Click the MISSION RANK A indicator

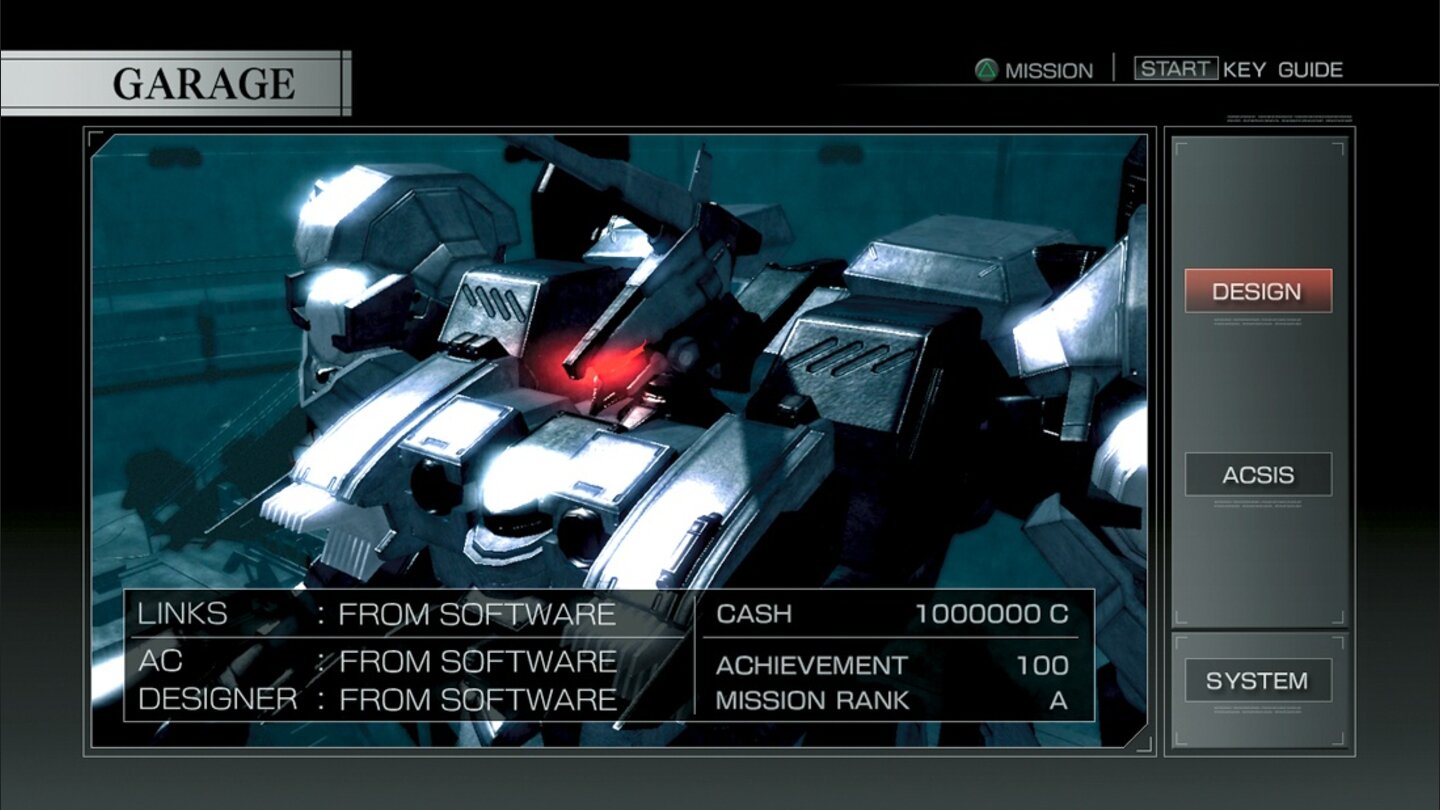point(890,700)
